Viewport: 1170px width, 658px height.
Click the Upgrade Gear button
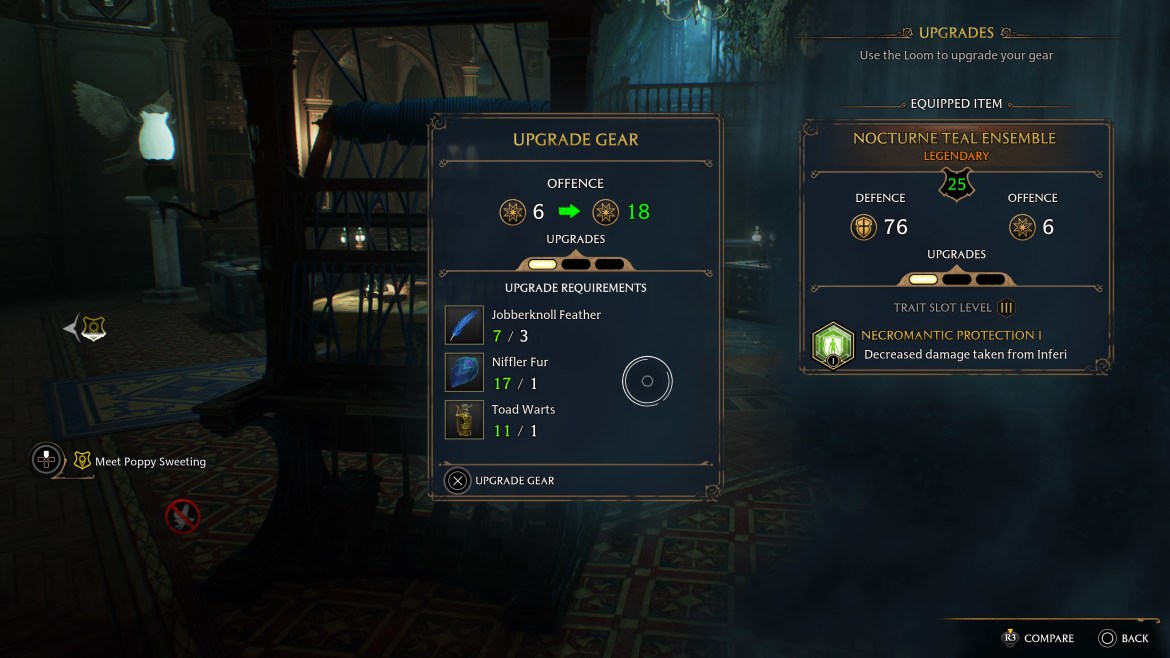[x=500, y=481]
